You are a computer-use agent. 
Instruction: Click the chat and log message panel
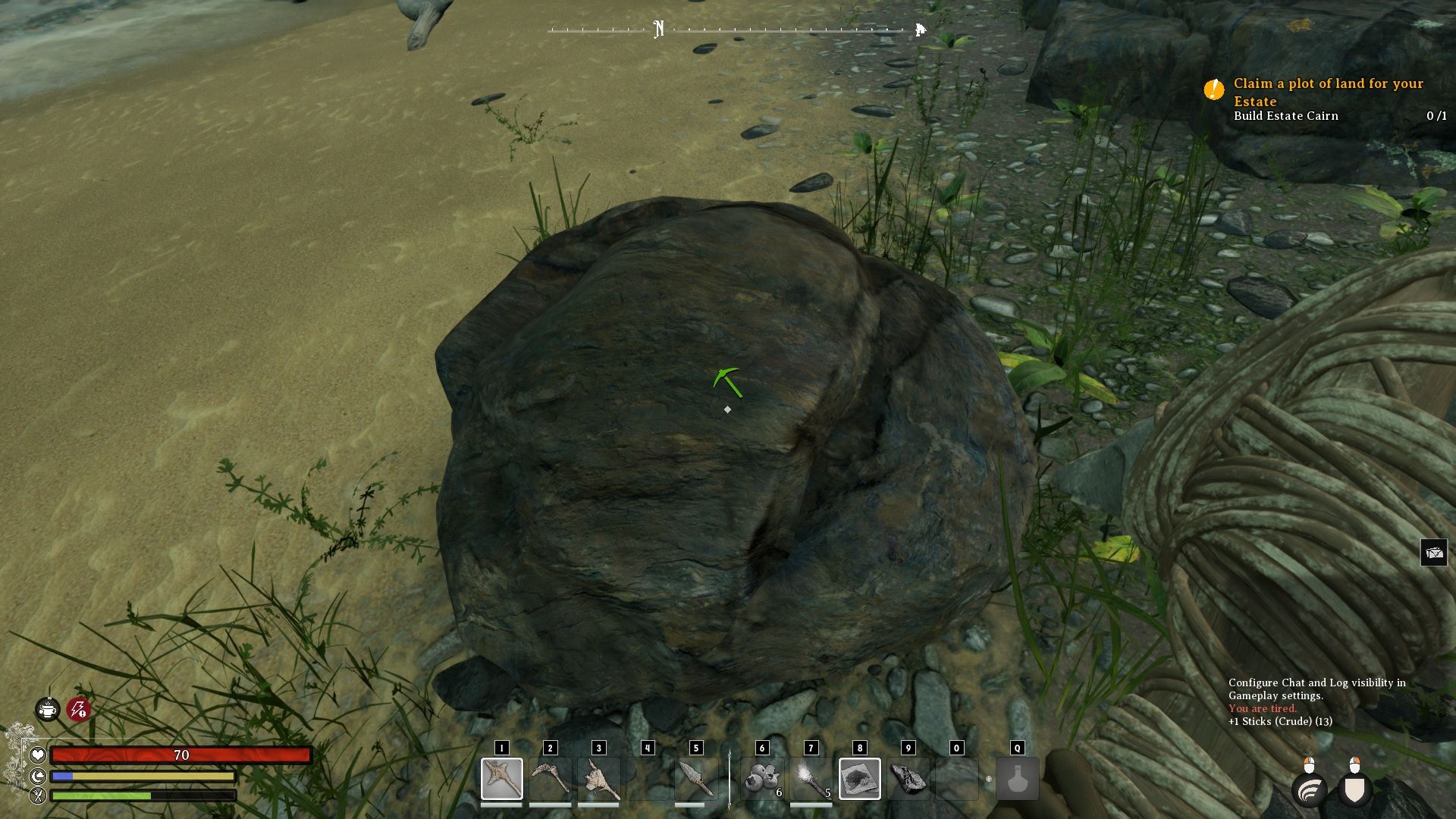coord(1316,701)
